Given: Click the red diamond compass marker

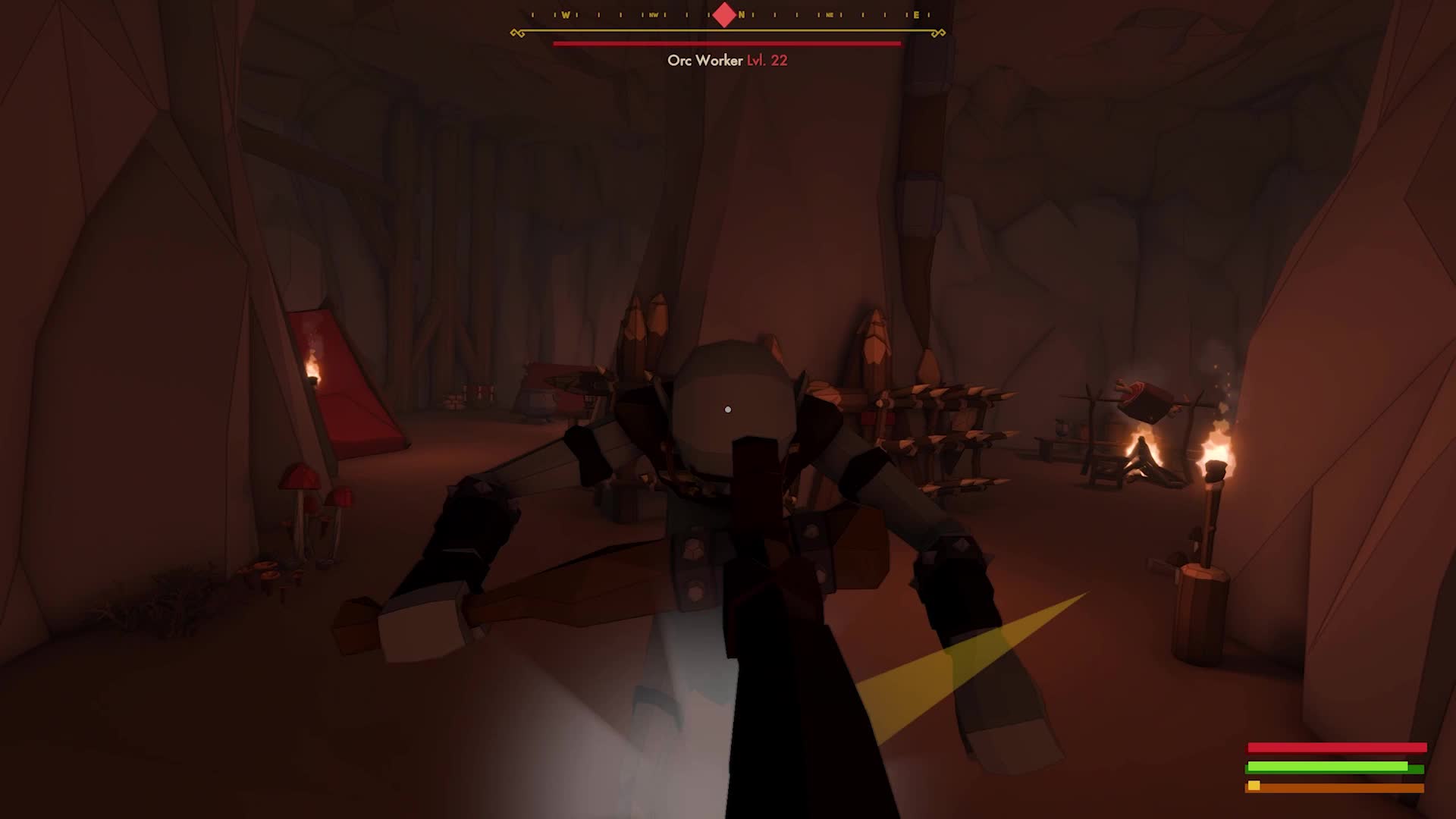Looking at the screenshot, I should point(724,15).
